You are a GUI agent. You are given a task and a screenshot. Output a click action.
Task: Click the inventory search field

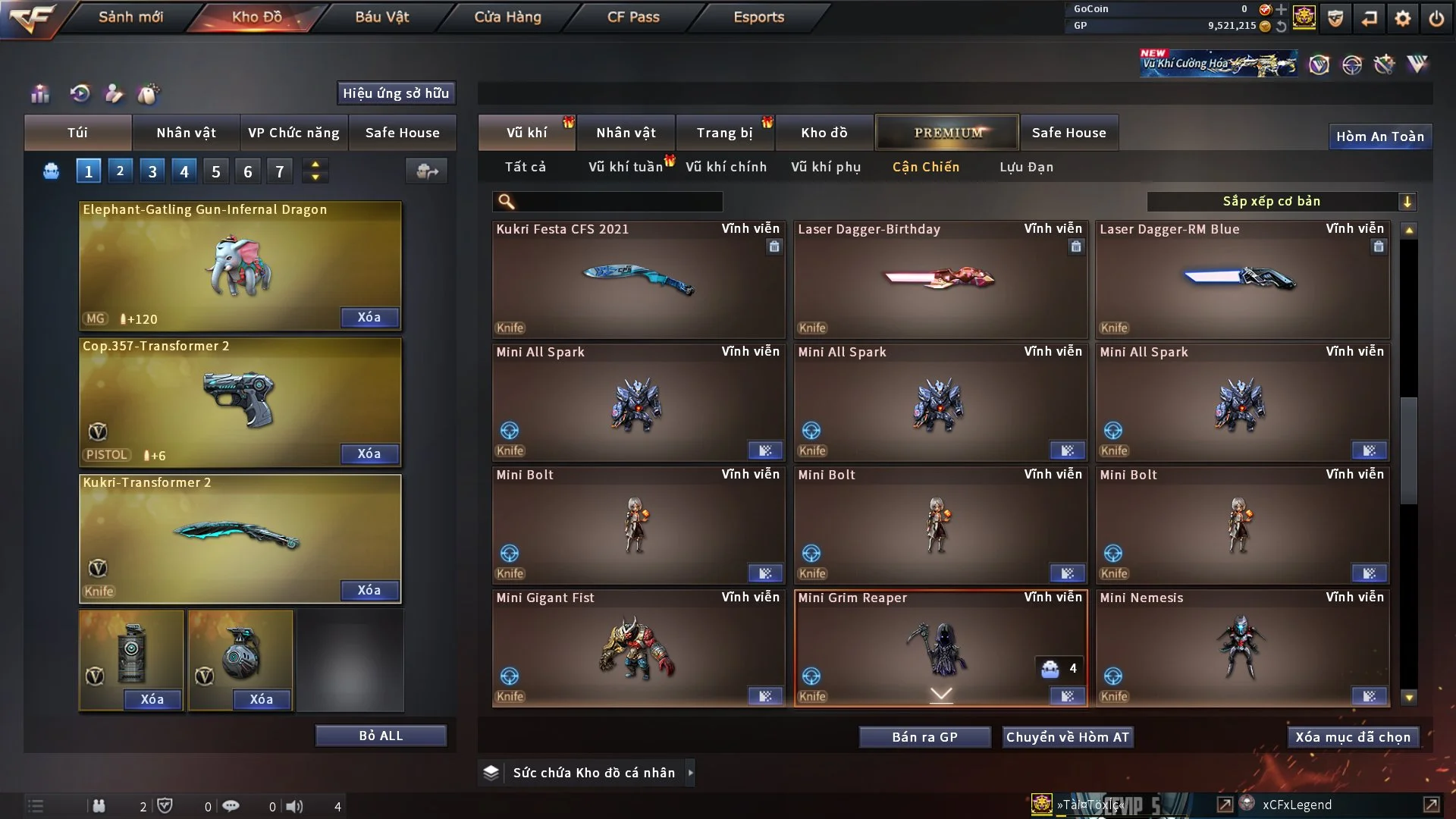point(618,202)
